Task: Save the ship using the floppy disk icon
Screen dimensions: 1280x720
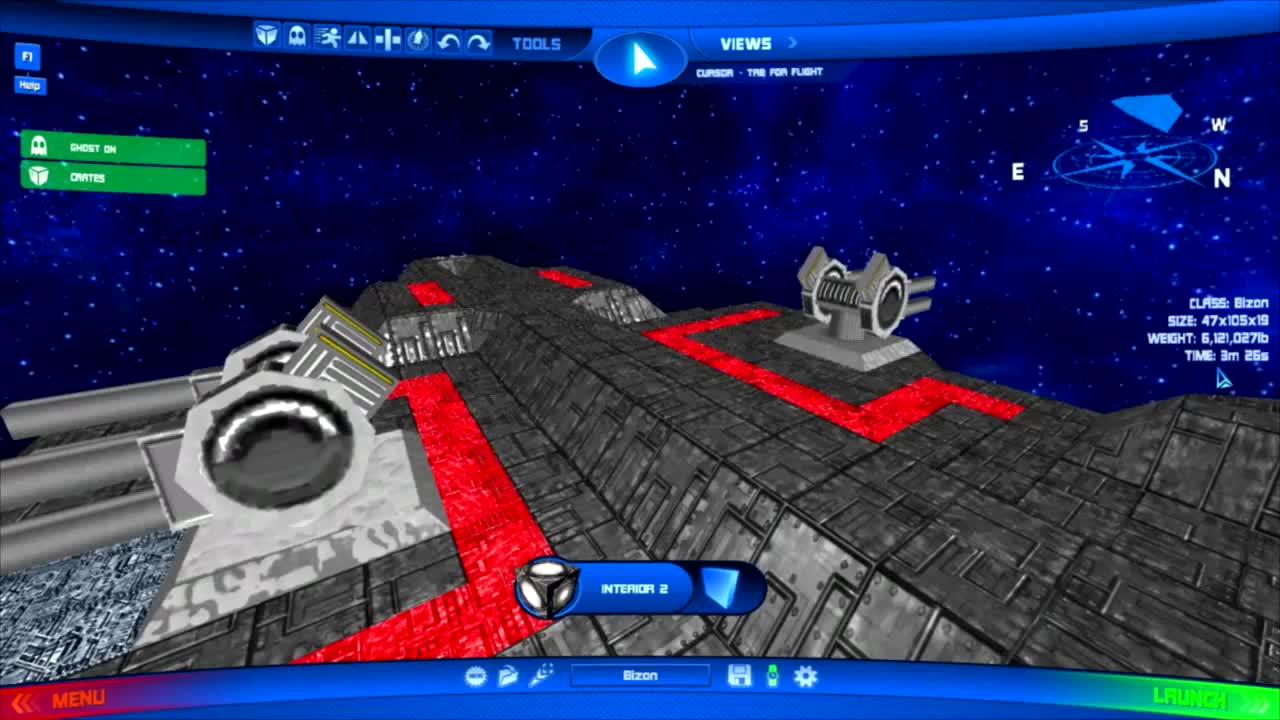Action: pyautogui.click(x=741, y=676)
